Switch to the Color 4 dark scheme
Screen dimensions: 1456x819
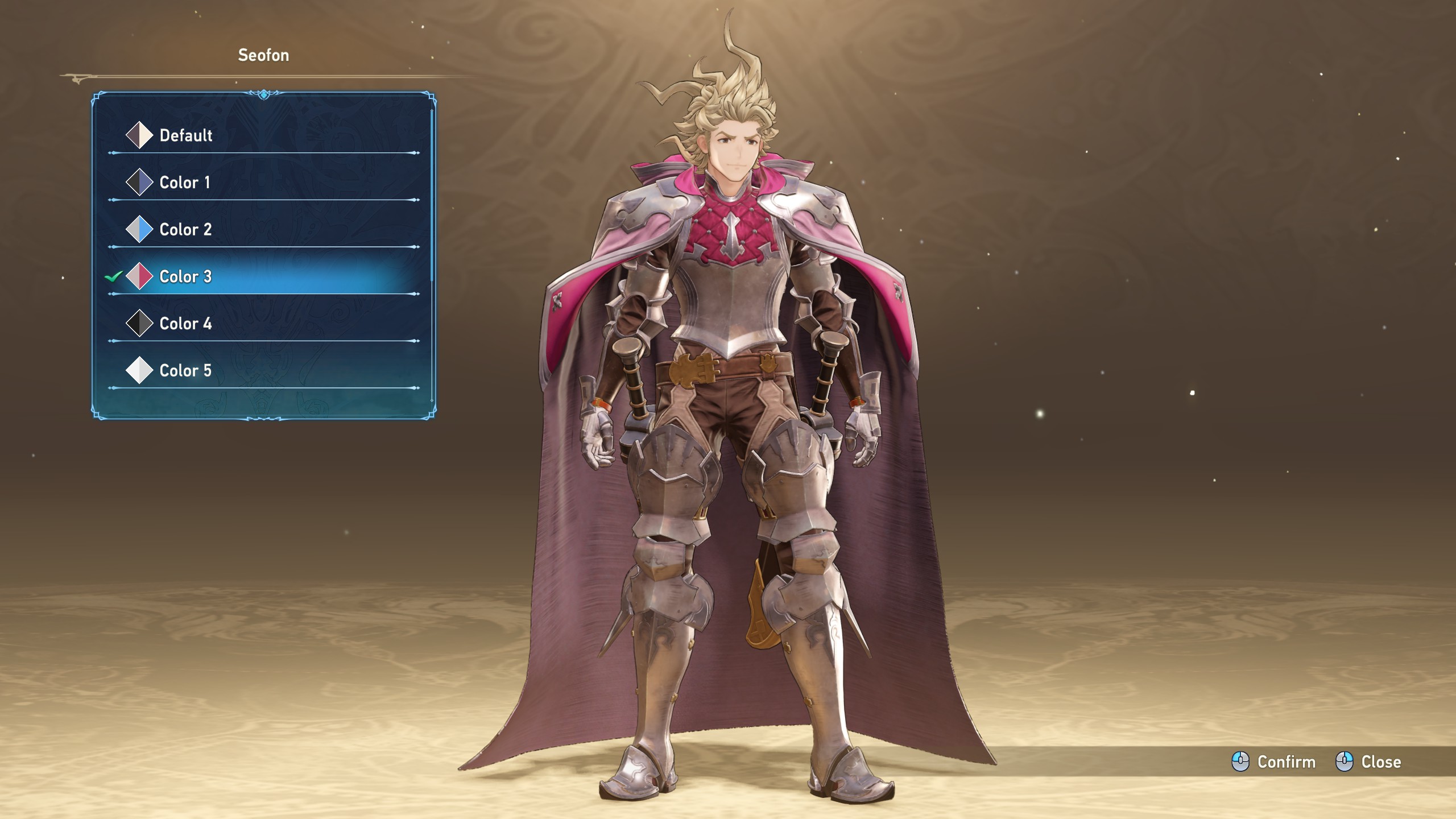[x=185, y=324]
